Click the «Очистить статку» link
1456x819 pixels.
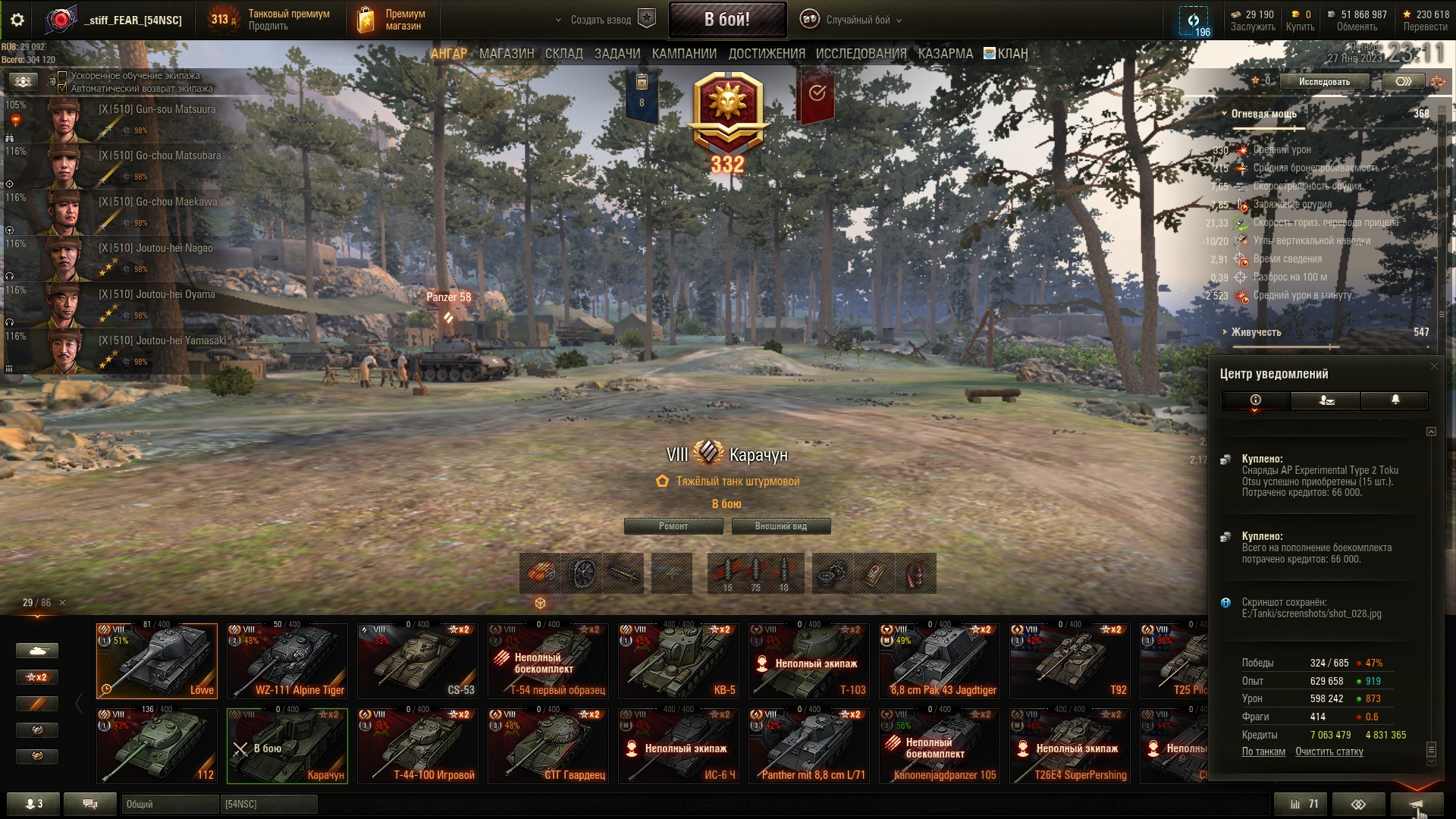[x=1329, y=752]
